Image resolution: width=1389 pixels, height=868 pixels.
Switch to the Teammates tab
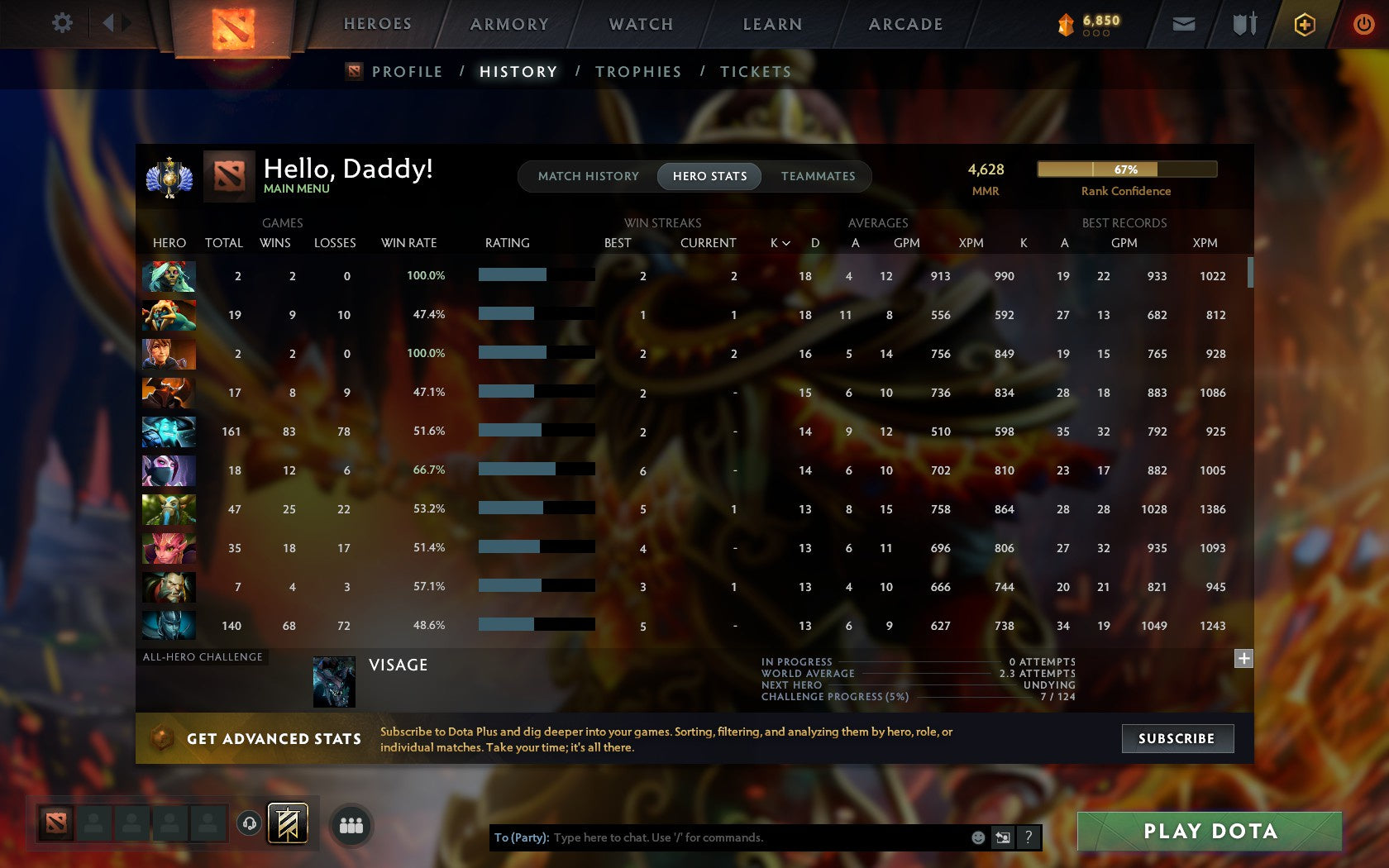tap(818, 176)
